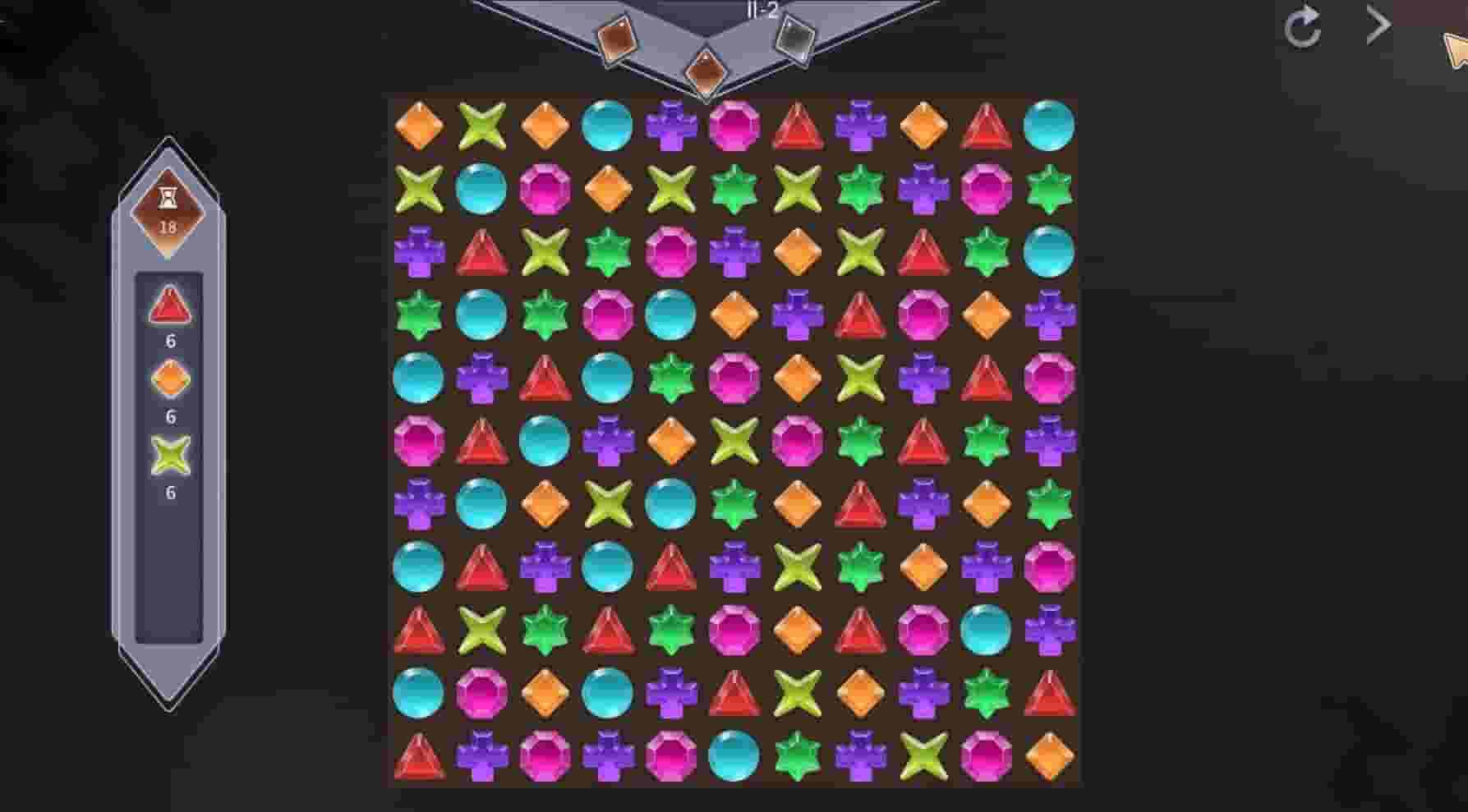Click the cyan orb in top-right board corner
Screen dimensions: 1468x812
1050,125
